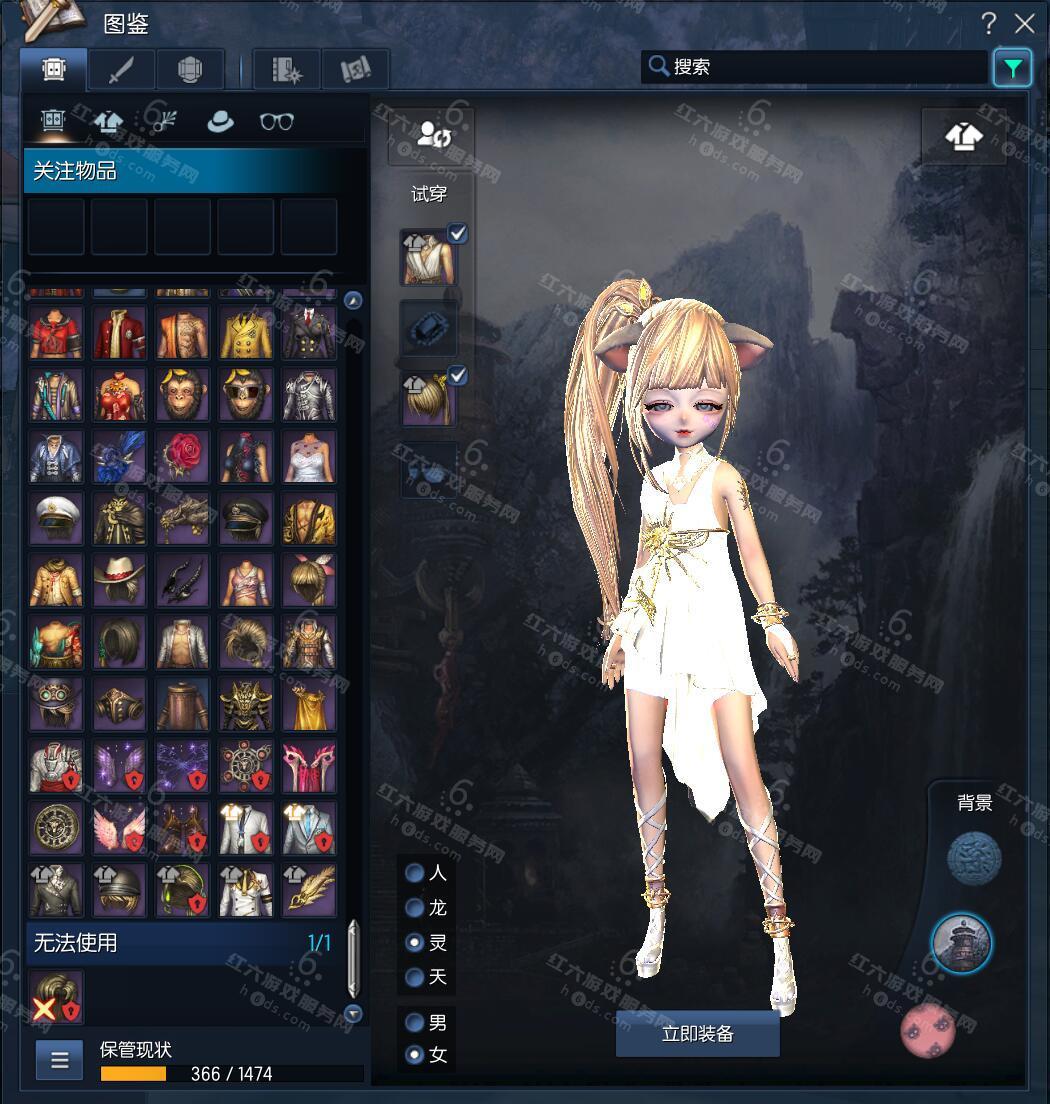Close the 图鉴 window
The image size is (1050, 1104).
tap(1025, 23)
